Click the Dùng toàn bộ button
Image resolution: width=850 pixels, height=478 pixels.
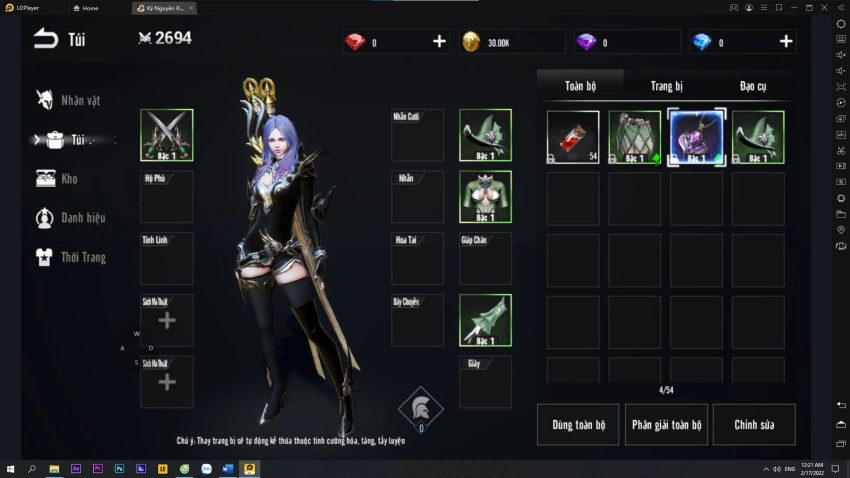578,425
